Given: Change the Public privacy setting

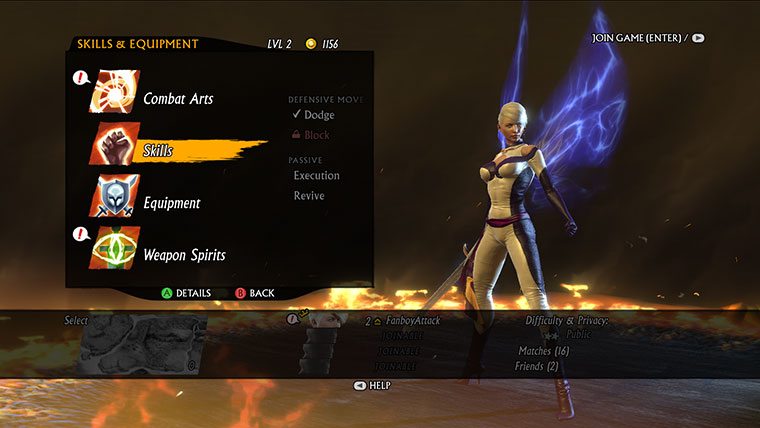Looking at the screenshot, I should (578, 335).
